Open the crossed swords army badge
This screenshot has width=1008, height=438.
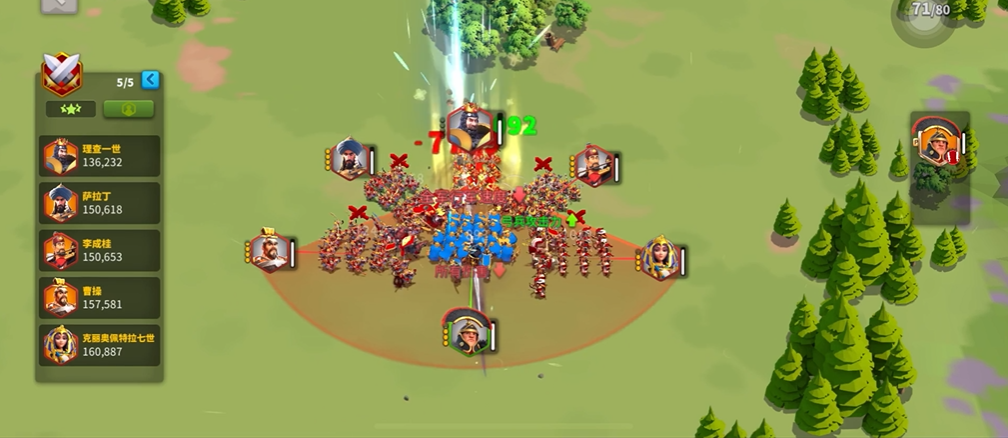point(61,73)
